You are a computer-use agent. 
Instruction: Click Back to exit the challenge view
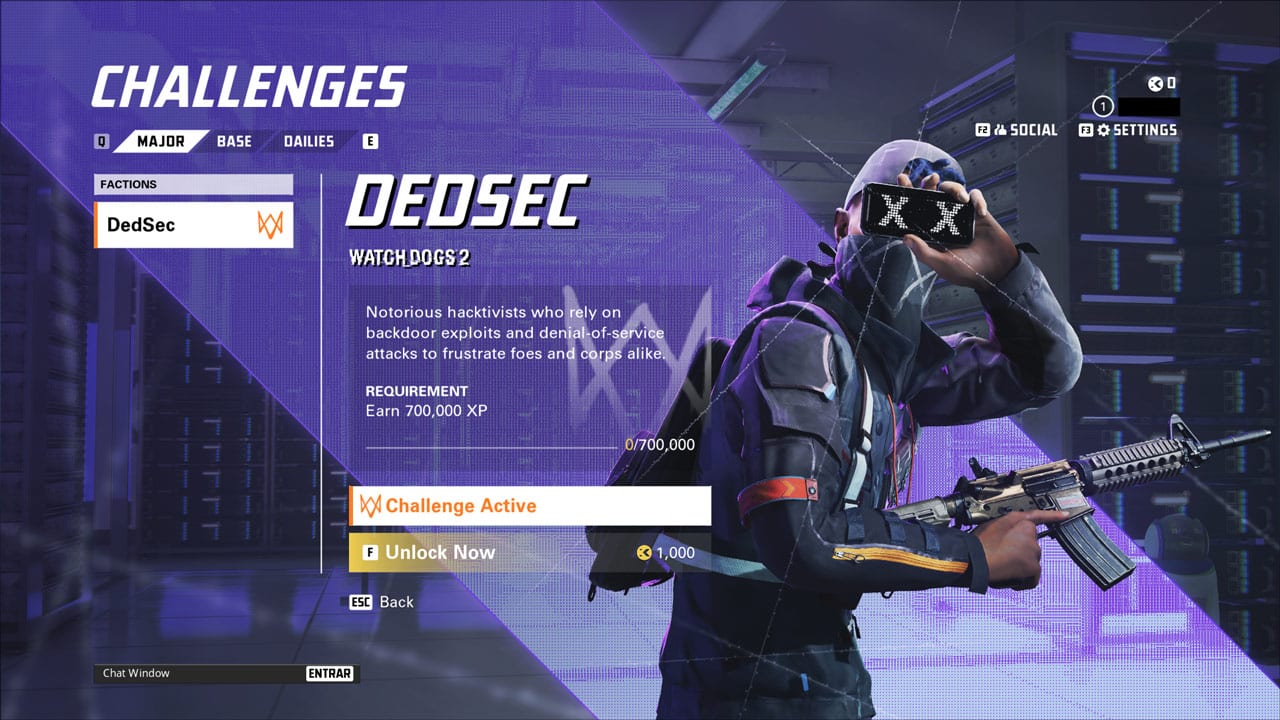coord(397,602)
